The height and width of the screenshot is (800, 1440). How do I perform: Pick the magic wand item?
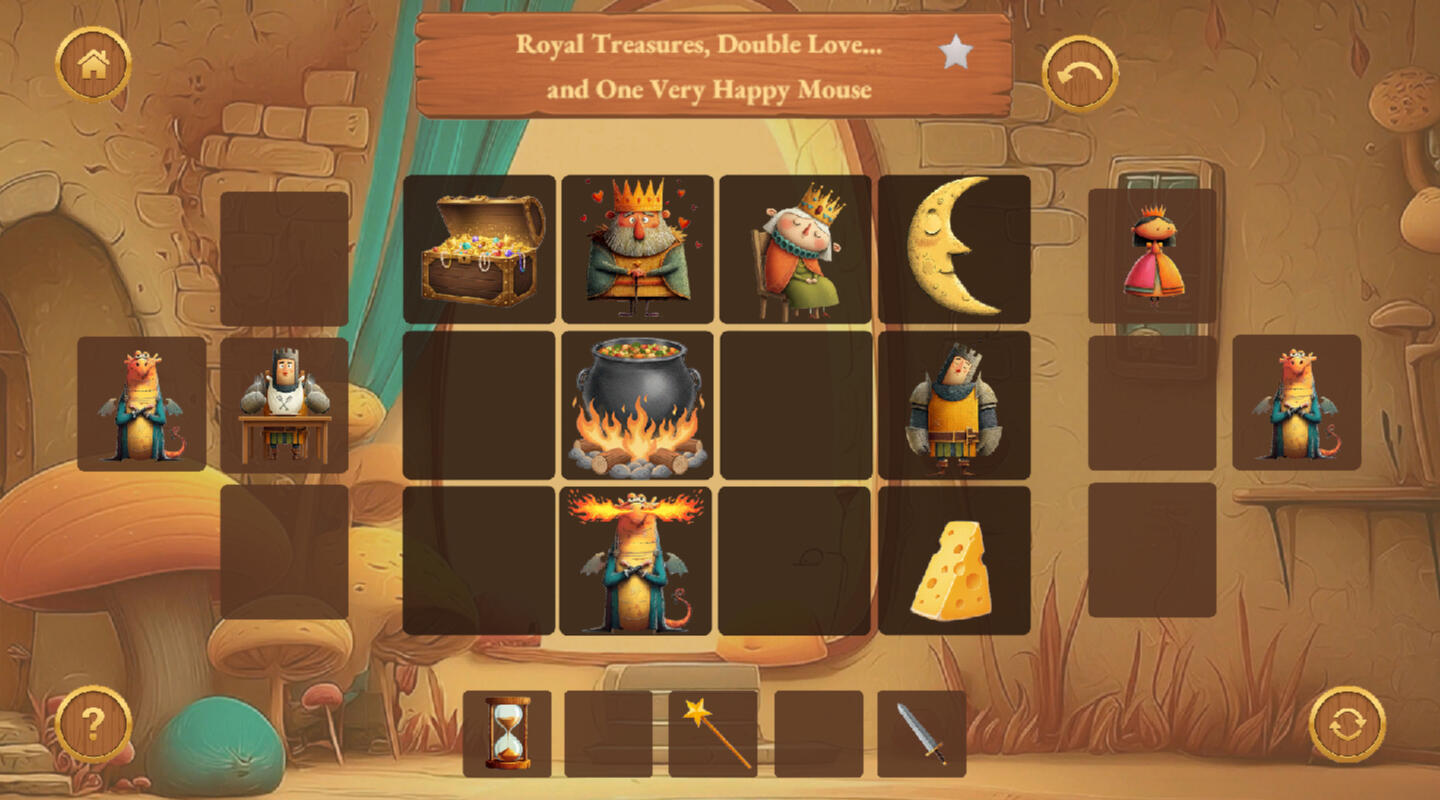pos(713,734)
